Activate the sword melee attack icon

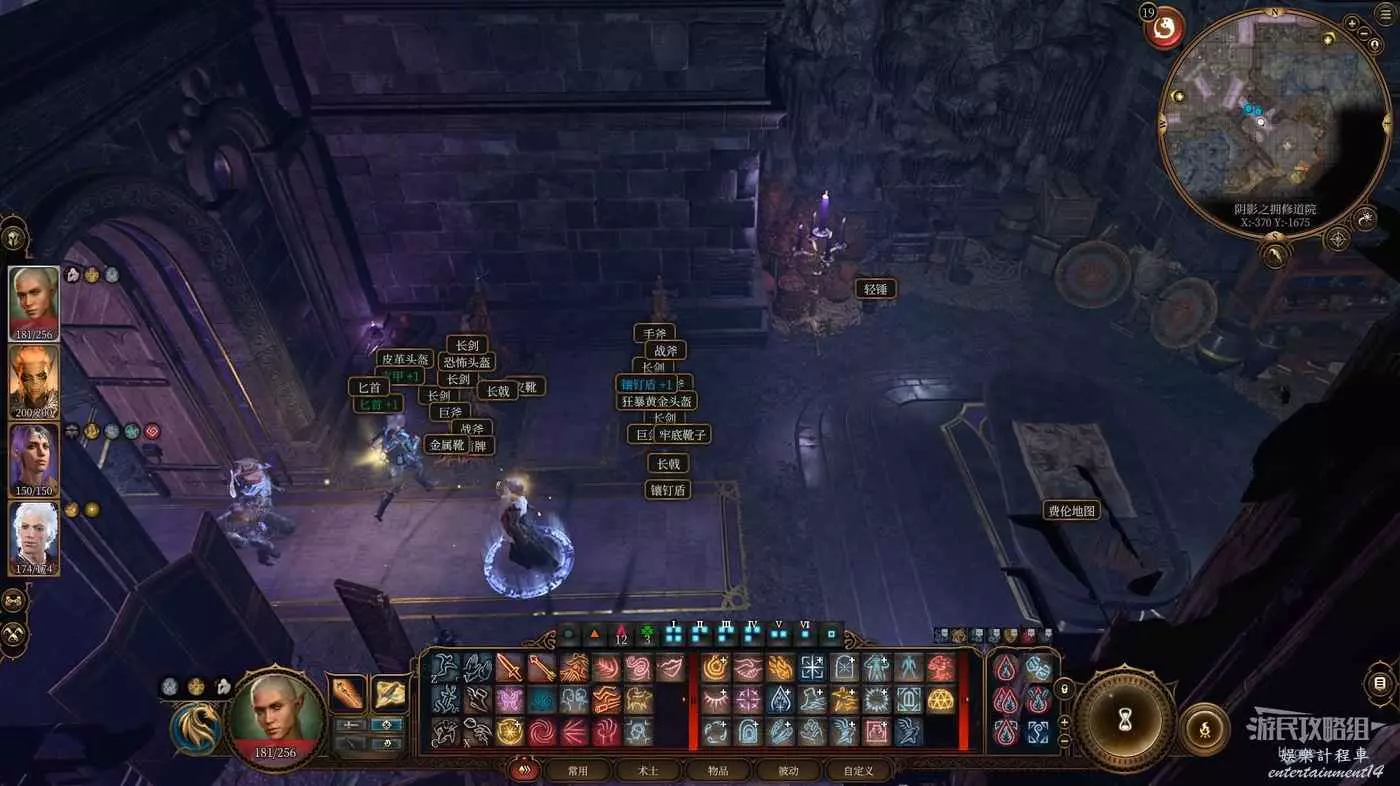[510, 668]
